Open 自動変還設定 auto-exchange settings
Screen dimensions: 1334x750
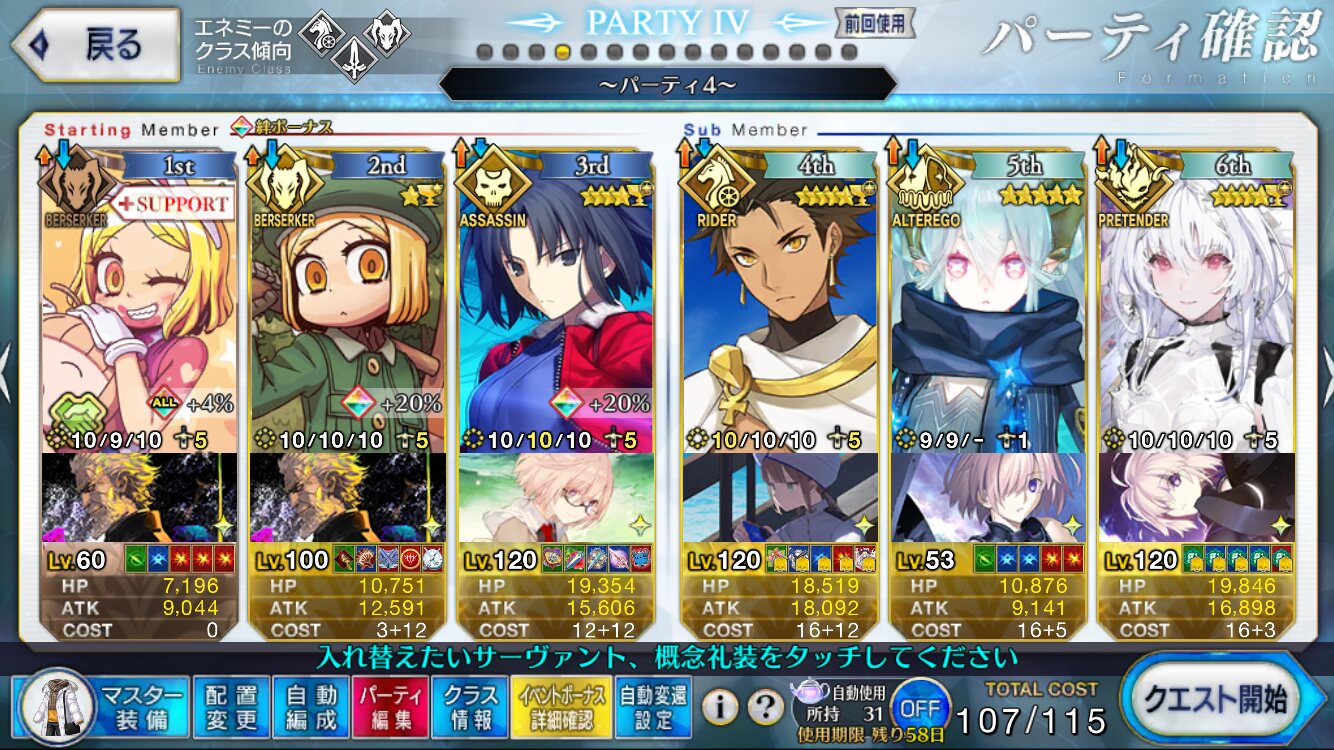point(651,707)
